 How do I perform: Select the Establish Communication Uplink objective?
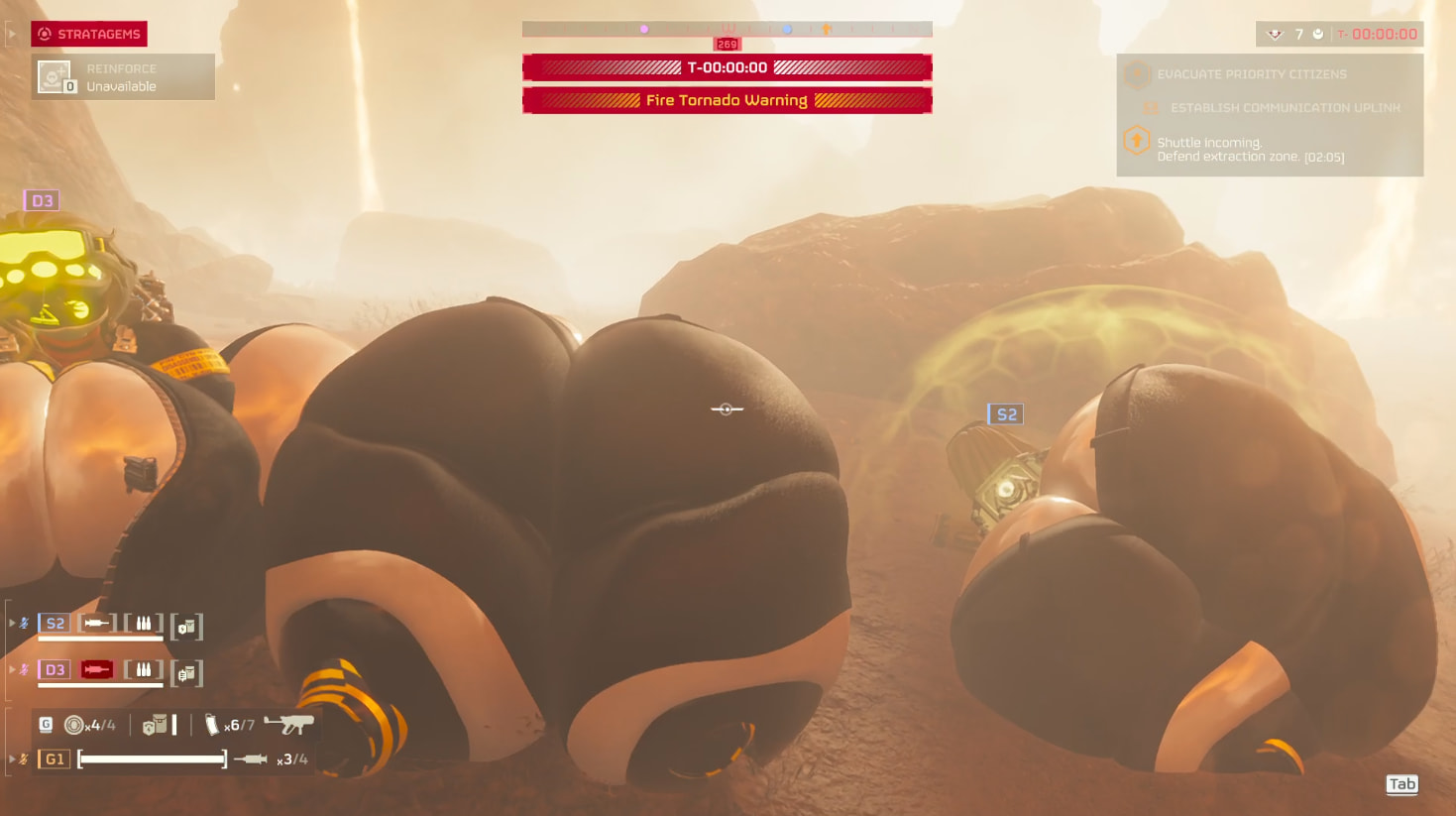(1285, 108)
